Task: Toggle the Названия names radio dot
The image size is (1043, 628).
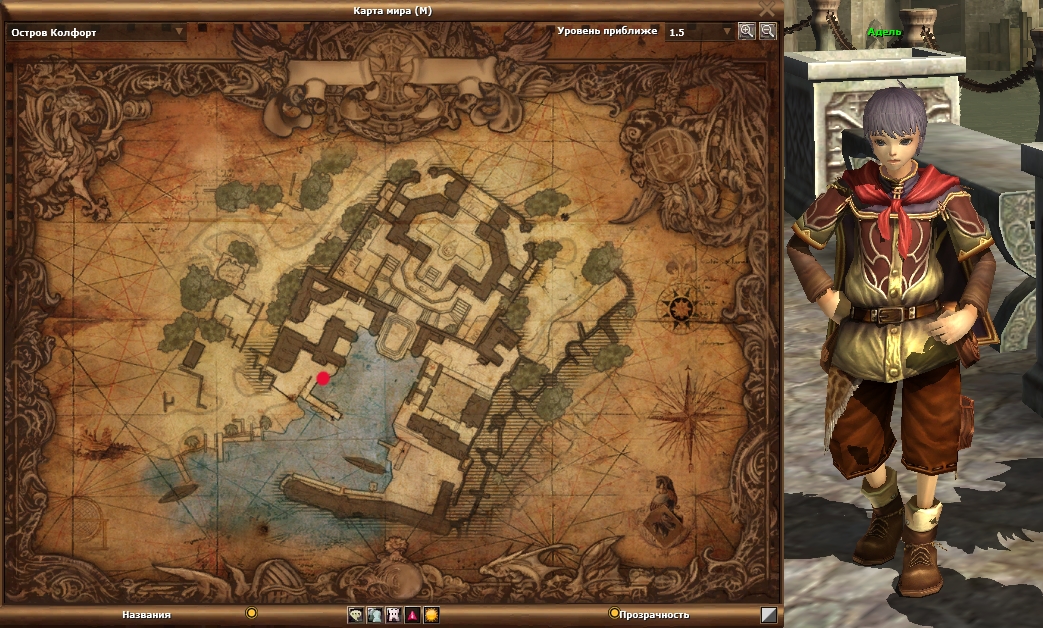Action: click(252, 613)
